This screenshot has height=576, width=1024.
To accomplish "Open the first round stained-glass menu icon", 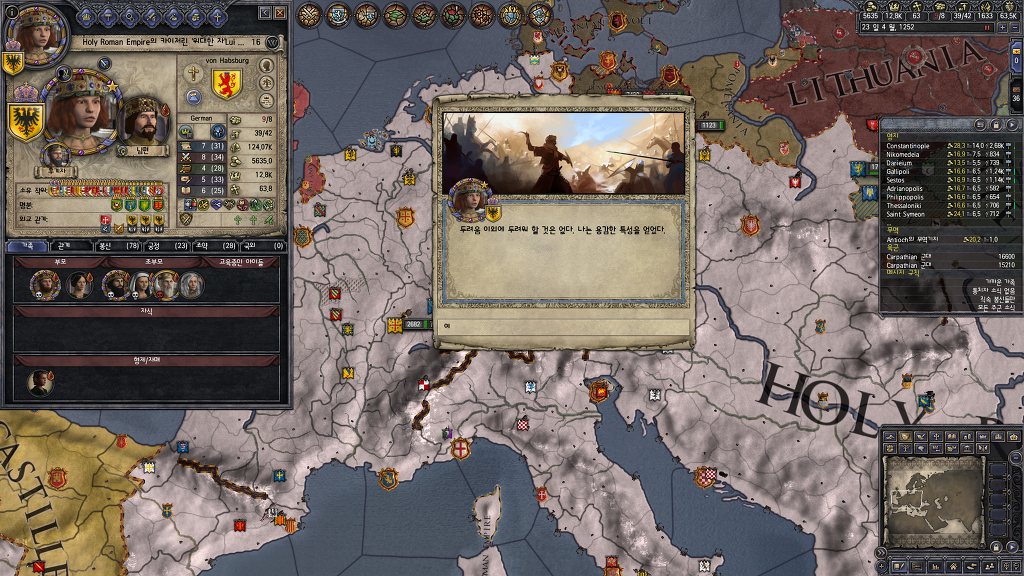I will coord(310,15).
